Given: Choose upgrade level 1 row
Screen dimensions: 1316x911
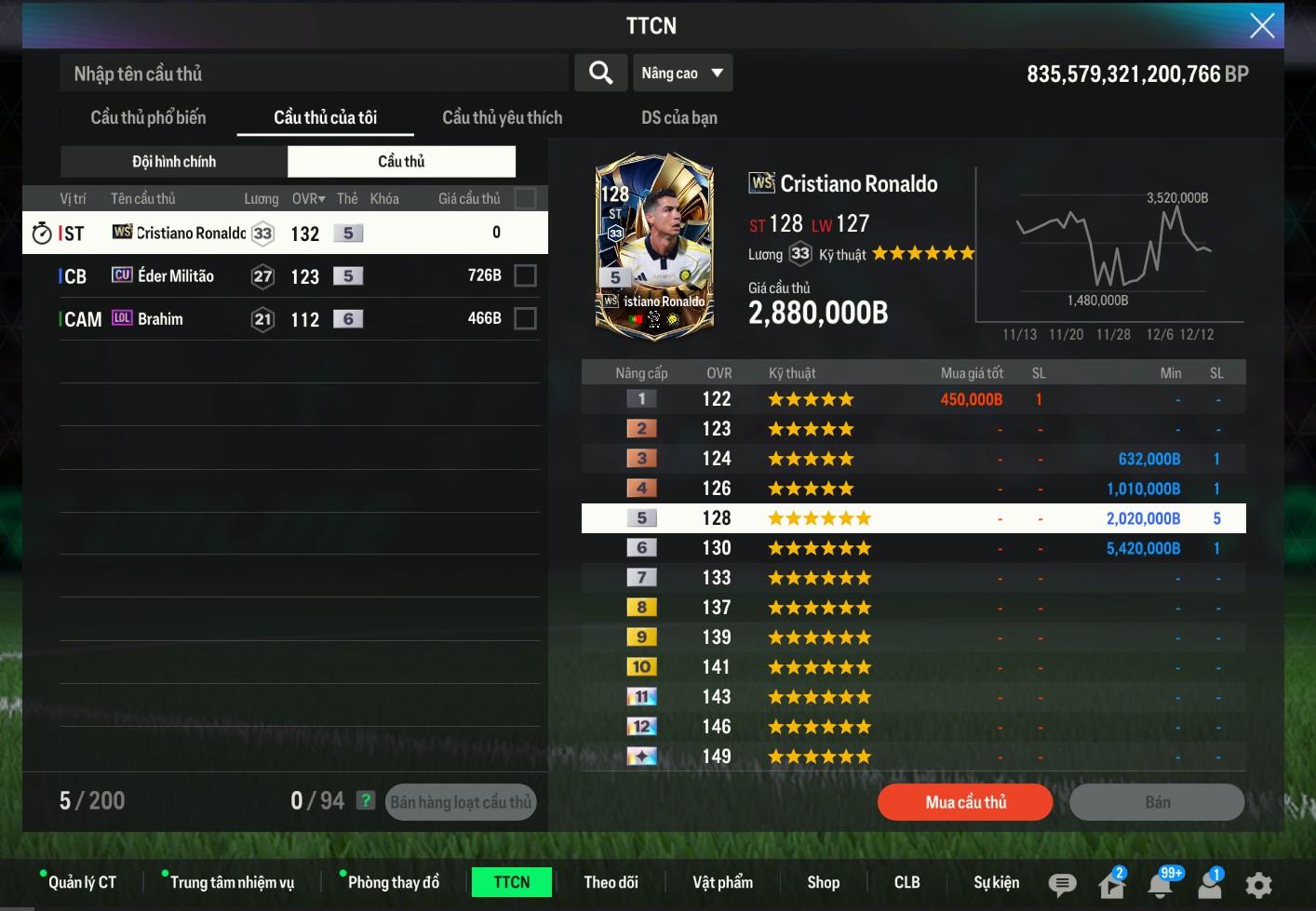Looking at the screenshot, I should 912,399.
